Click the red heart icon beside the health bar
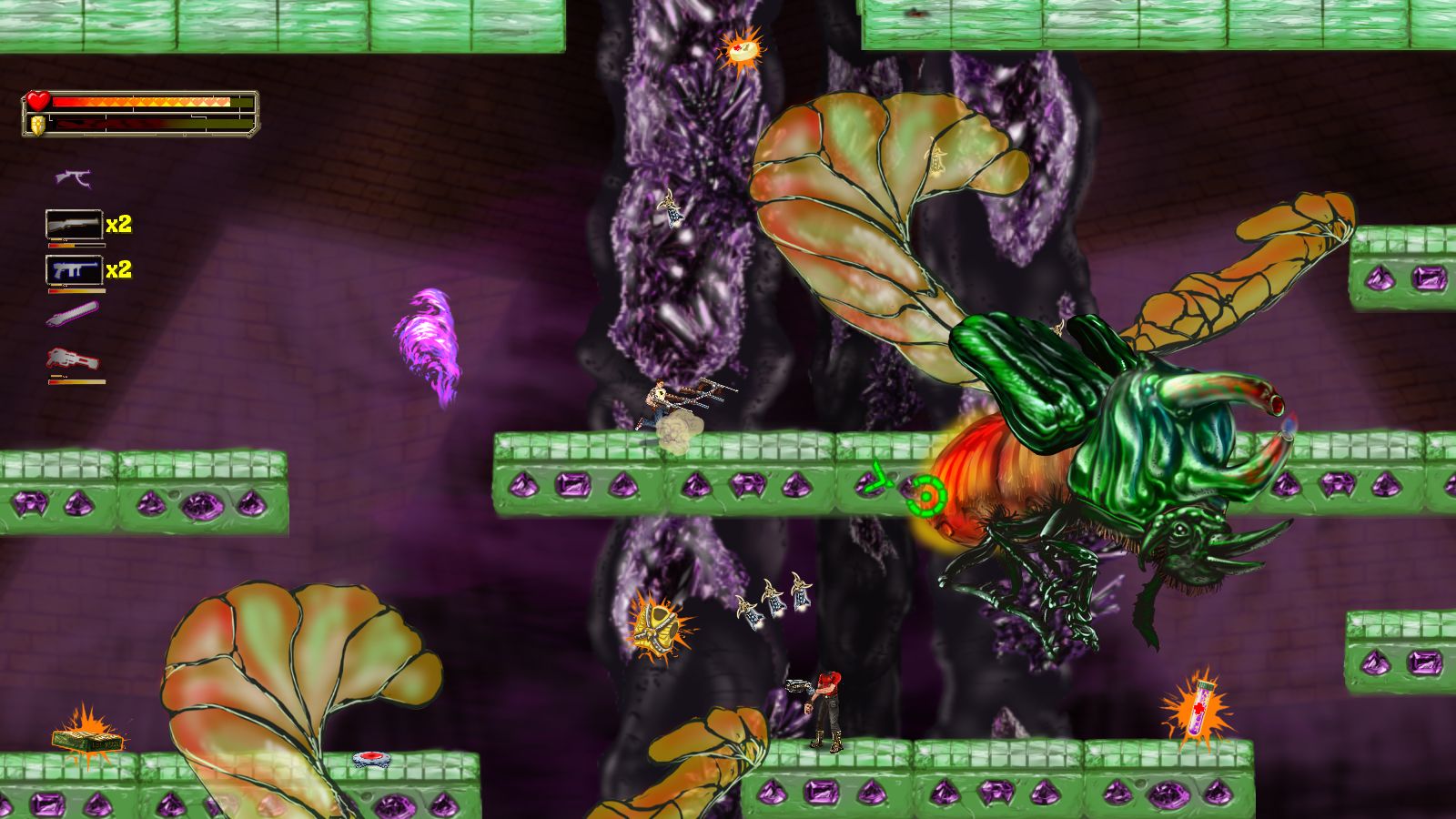Image resolution: width=1456 pixels, height=819 pixels. (38, 100)
